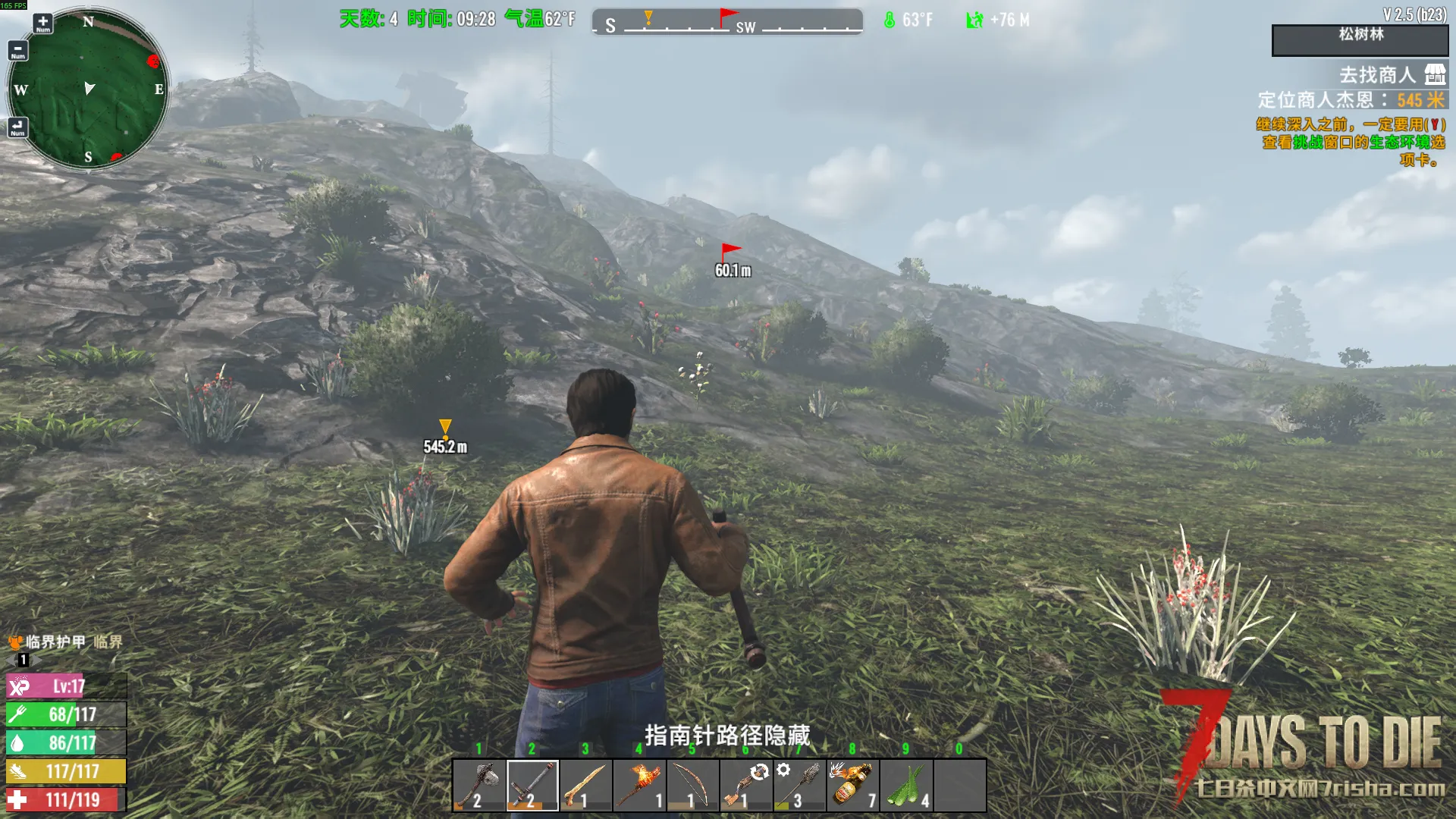Screen dimensions: 1456x819
Task: Open the 去找商人 quest tracker
Action: point(1377,75)
